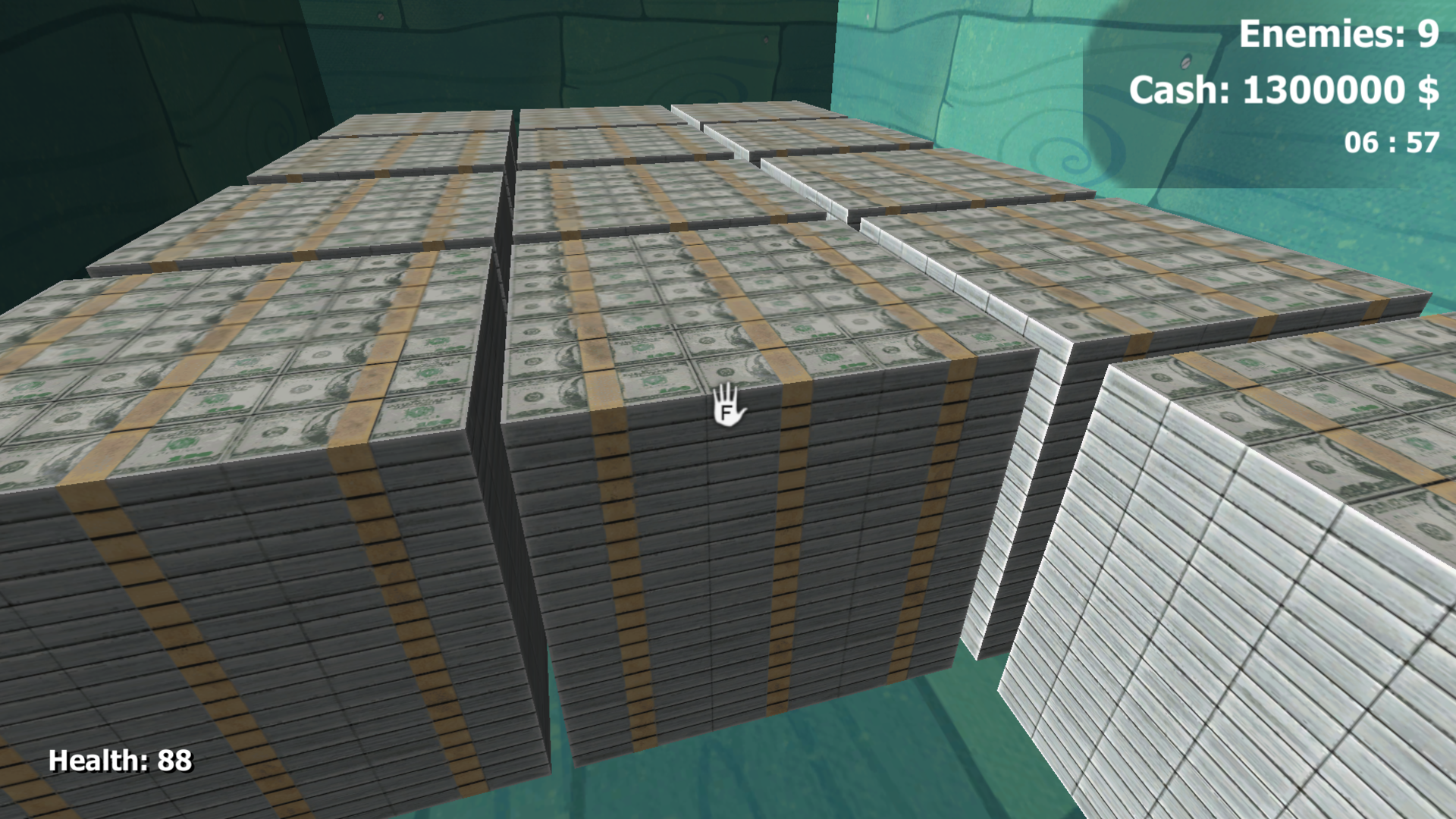The image size is (1456, 819).
Task: Click the Cash amount as a progress readout
Action: pos(1284,91)
